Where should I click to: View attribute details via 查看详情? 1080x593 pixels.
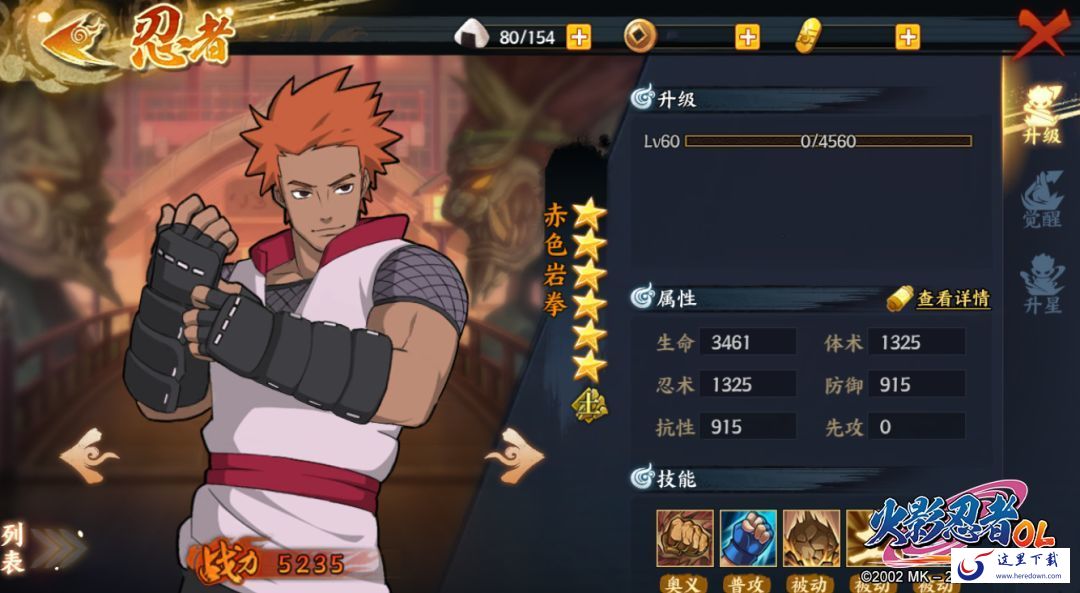click(x=941, y=298)
